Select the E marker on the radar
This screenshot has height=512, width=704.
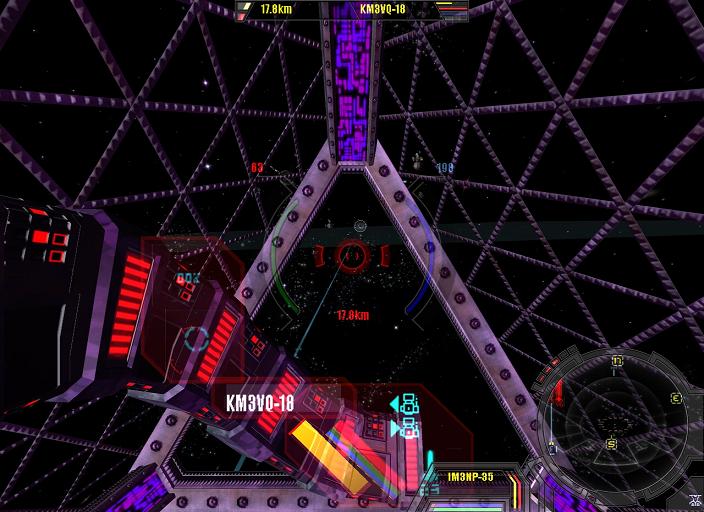tap(677, 398)
